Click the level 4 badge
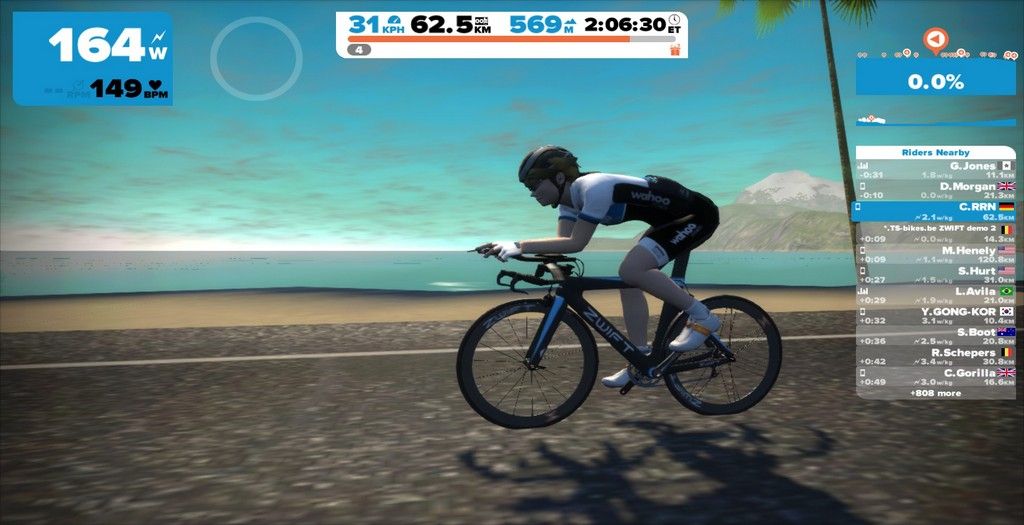Image resolution: width=1024 pixels, height=525 pixels. tap(359, 49)
